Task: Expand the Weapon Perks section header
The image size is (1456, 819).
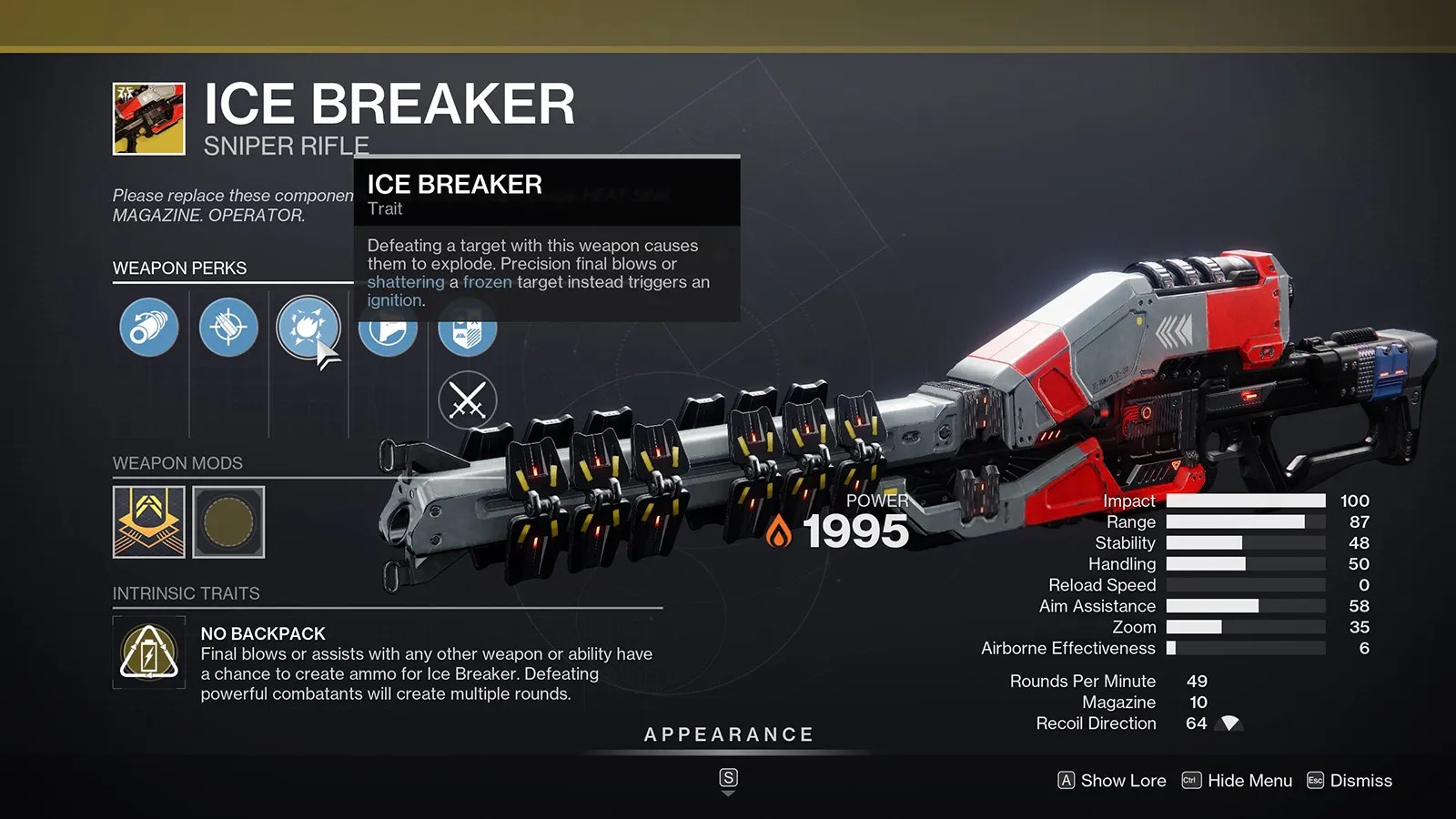Action: coord(178,268)
